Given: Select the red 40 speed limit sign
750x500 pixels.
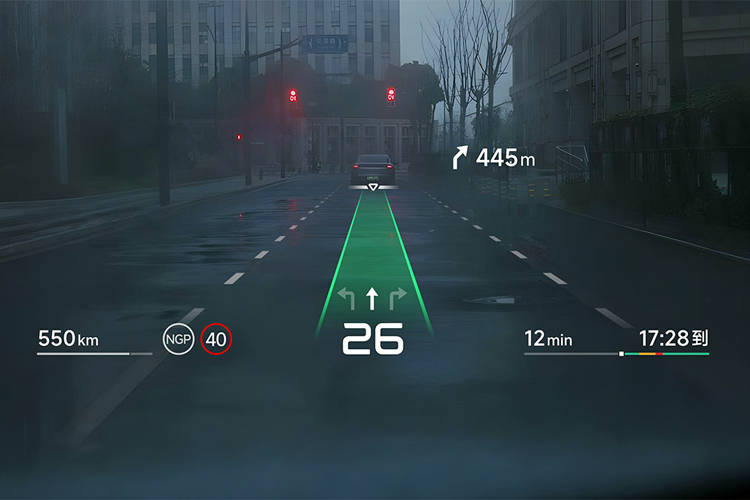Looking at the screenshot, I should tap(216, 339).
